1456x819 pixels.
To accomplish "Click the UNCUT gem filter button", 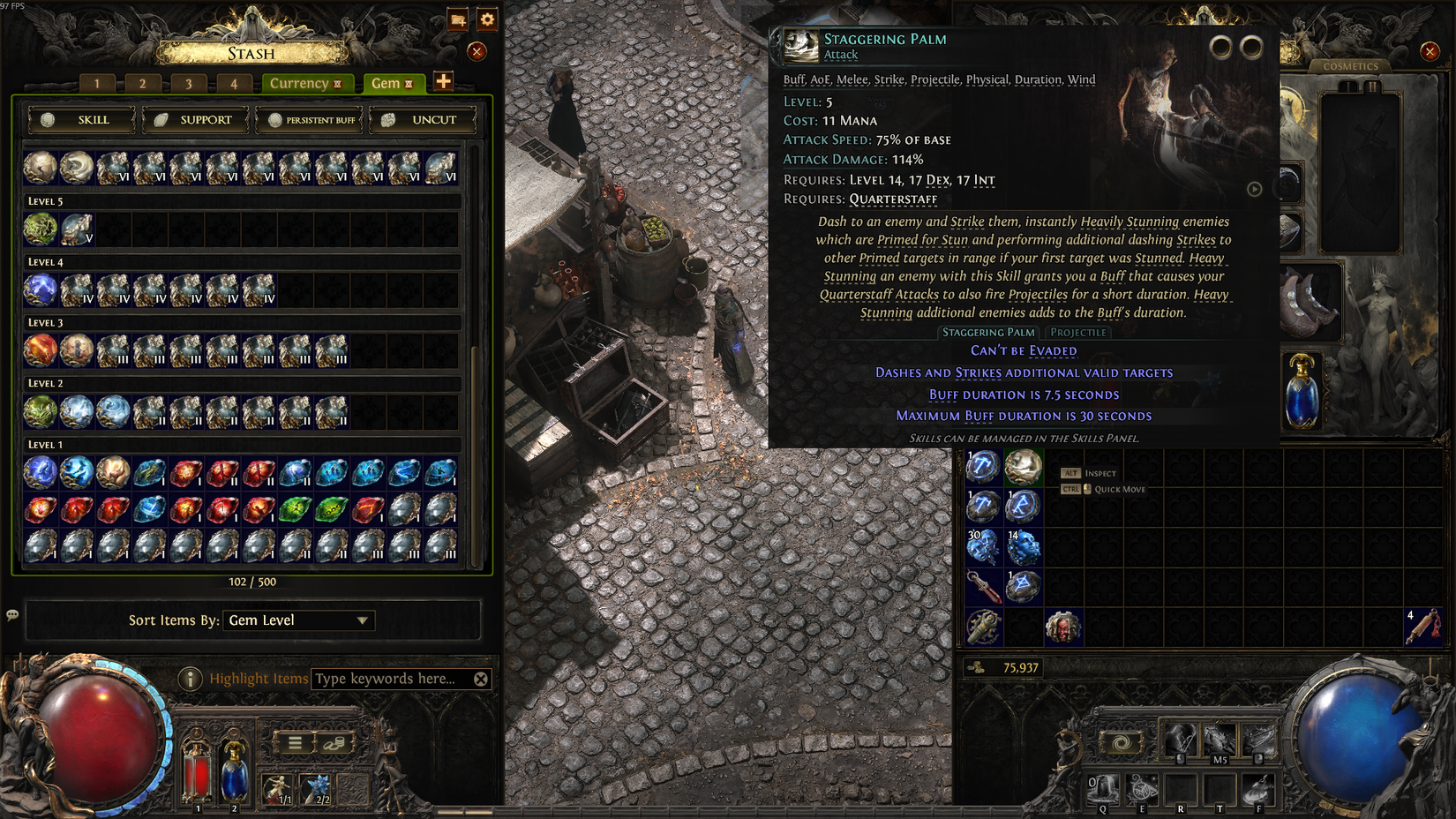I will 423,120.
